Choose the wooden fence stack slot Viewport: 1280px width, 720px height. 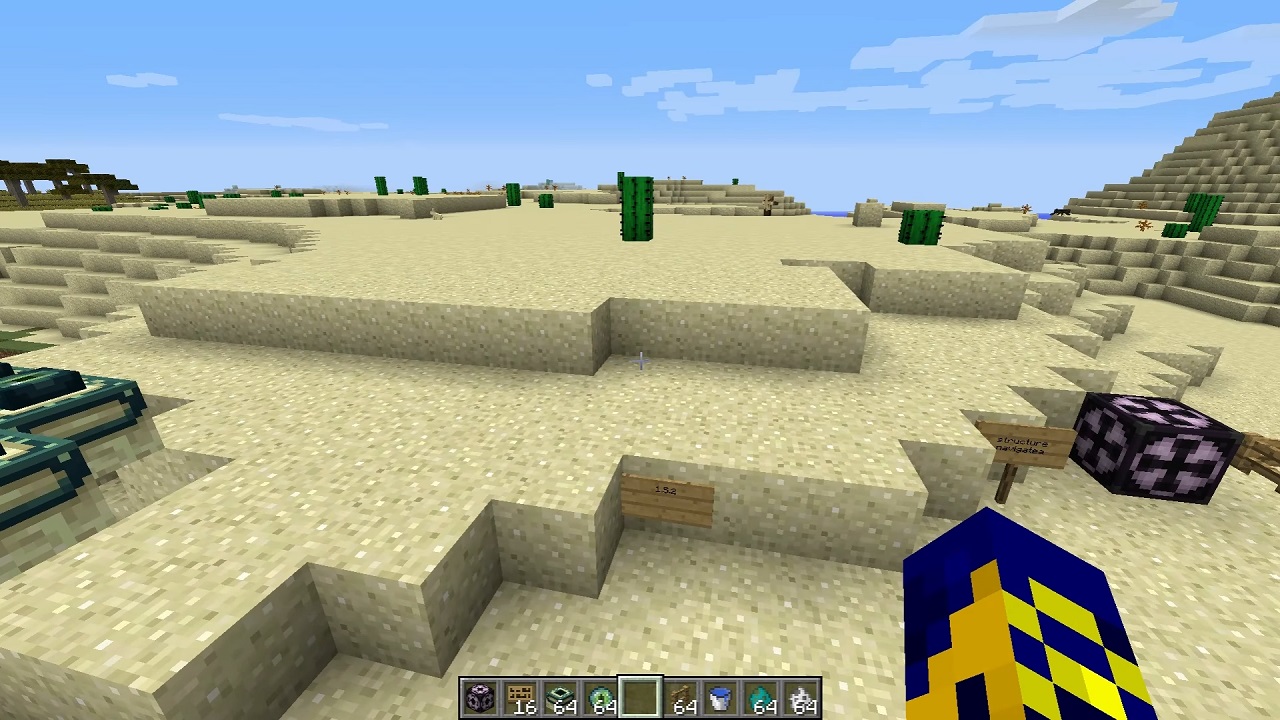(680, 698)
